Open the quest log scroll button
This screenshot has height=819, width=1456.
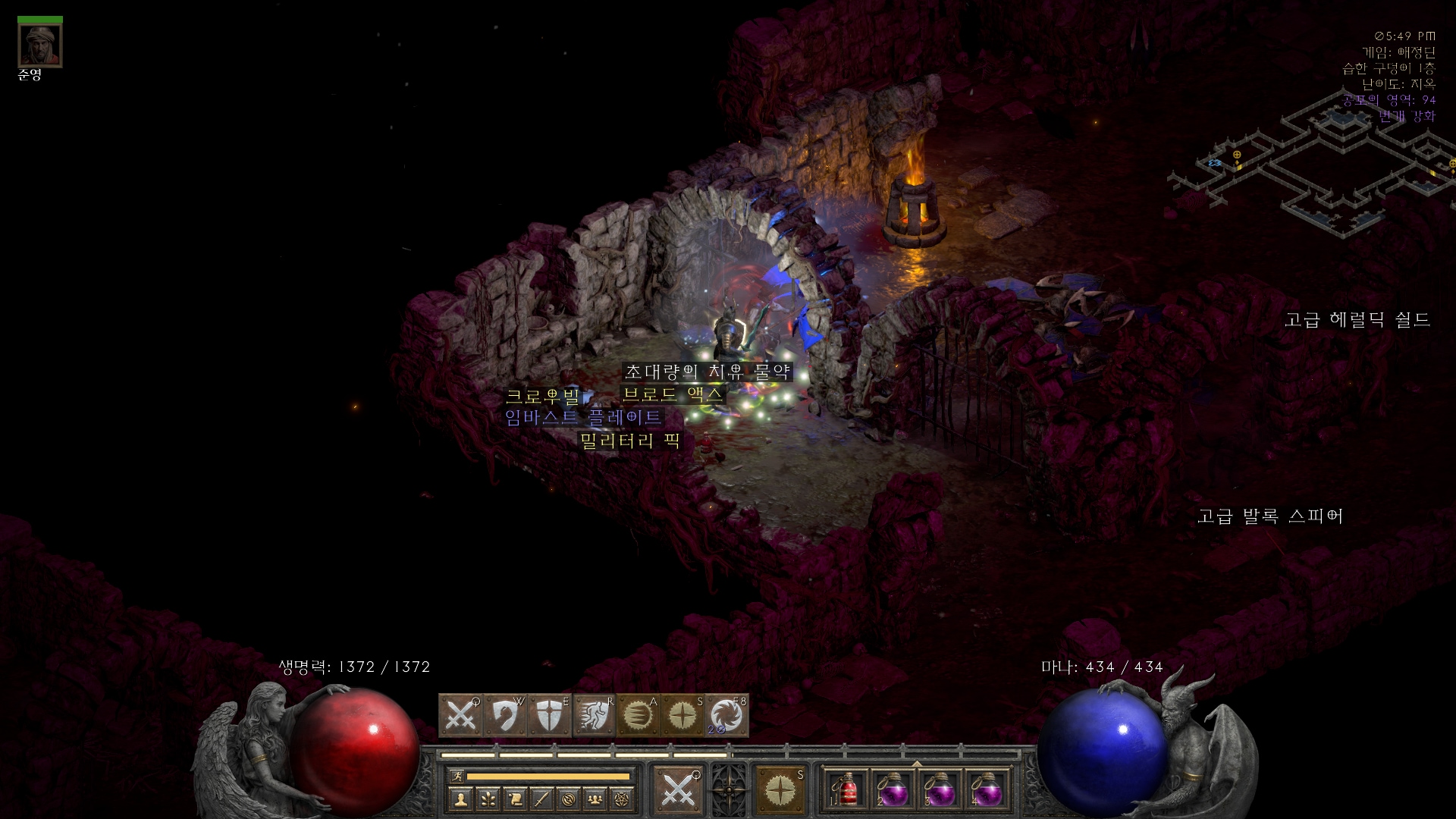coord(515,799)
